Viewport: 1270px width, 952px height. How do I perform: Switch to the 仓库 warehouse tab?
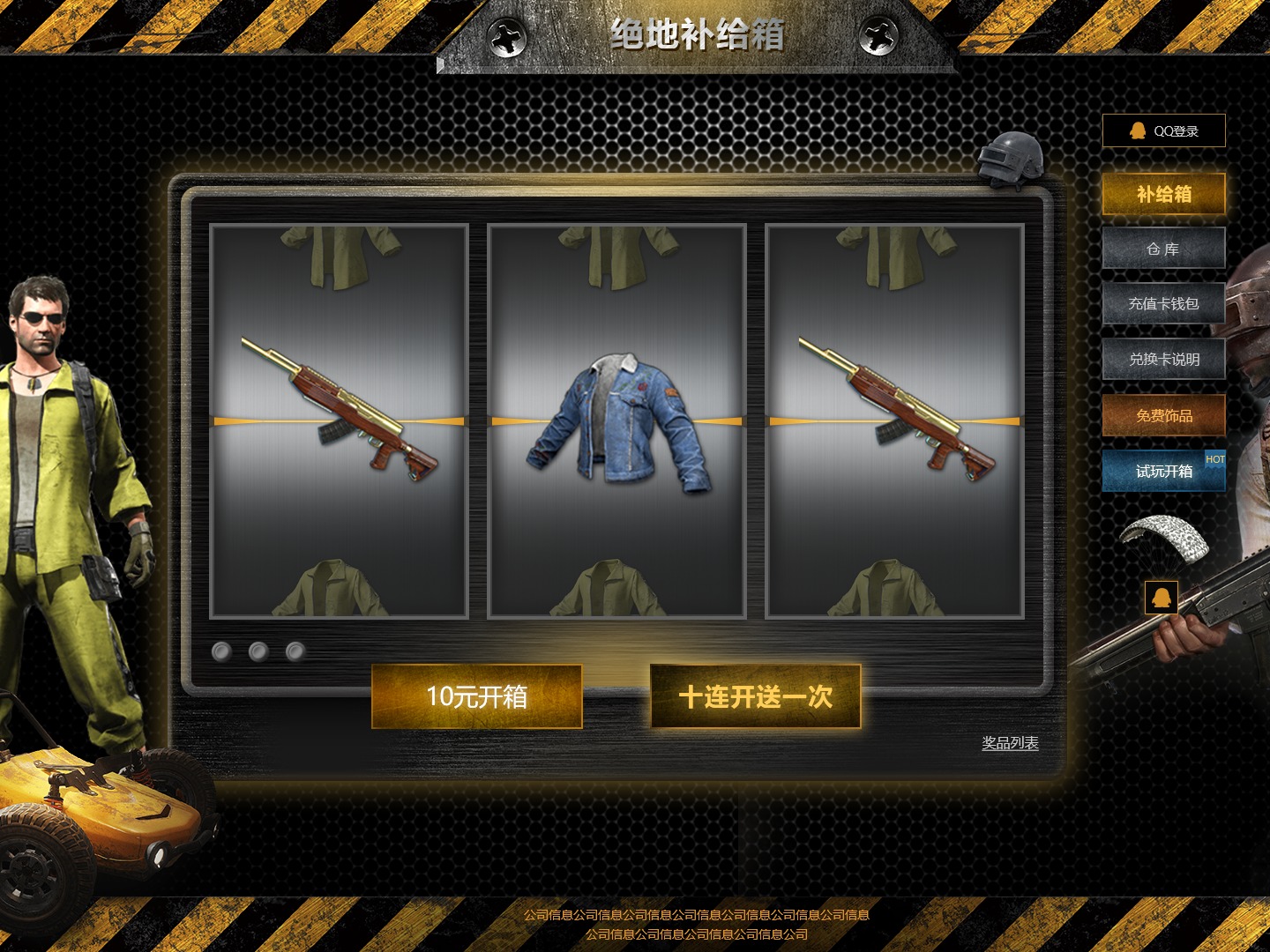coord(1163,249)
